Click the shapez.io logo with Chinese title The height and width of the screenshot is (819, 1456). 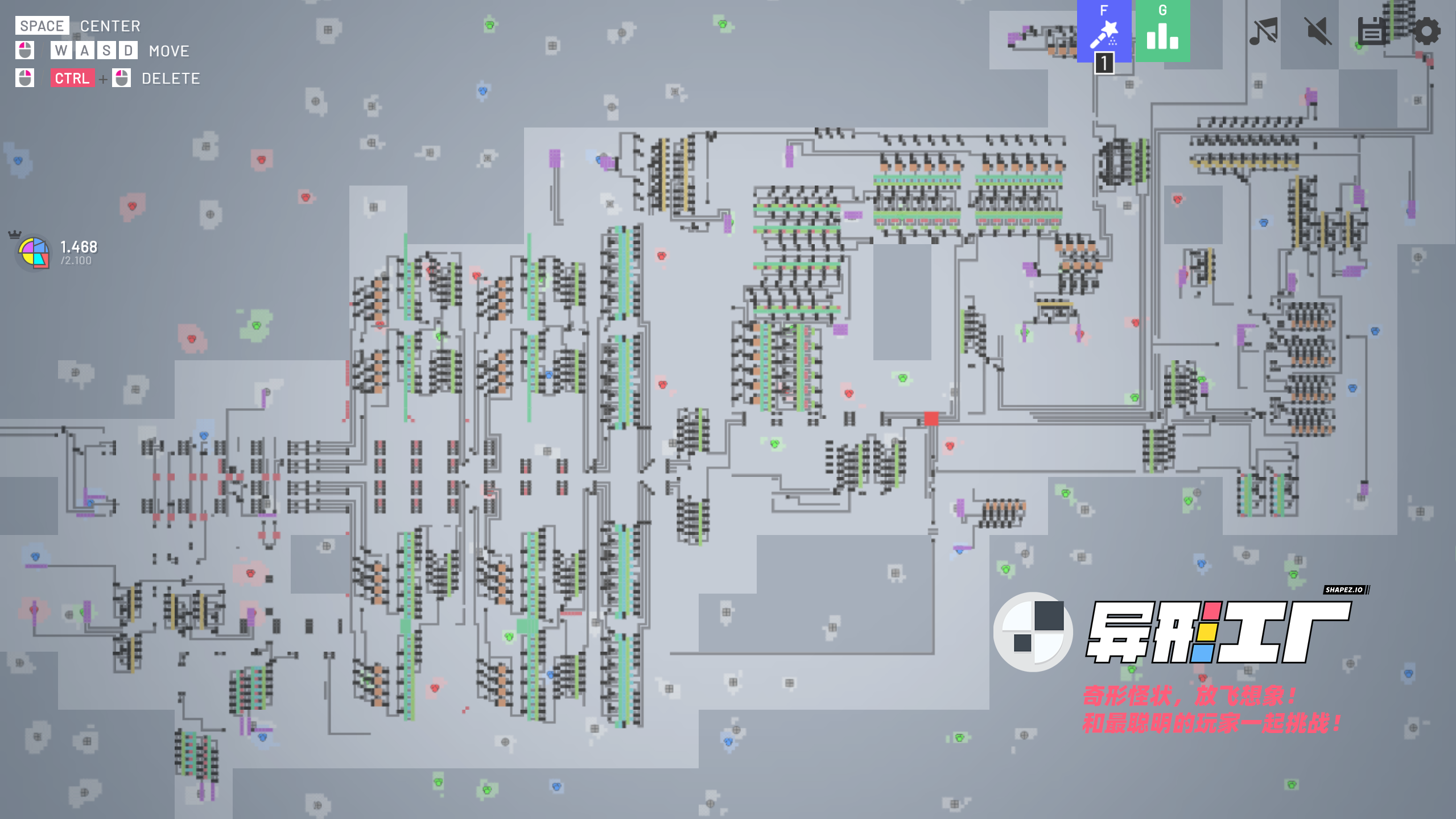[x=1172, y=632]
